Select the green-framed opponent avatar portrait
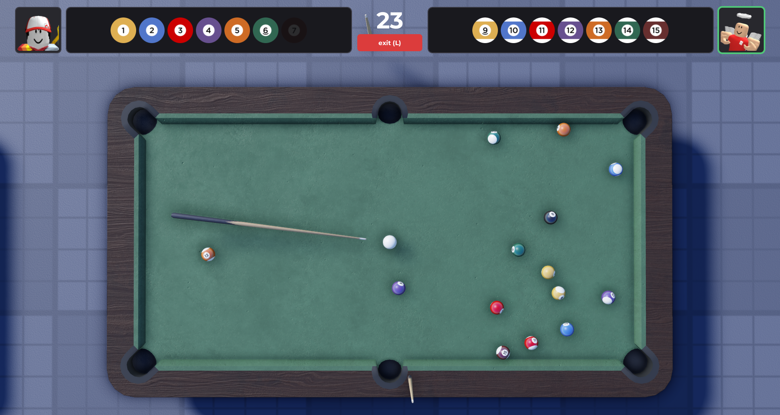This screenshot has height=415, width=780. (x=741, y=30)
